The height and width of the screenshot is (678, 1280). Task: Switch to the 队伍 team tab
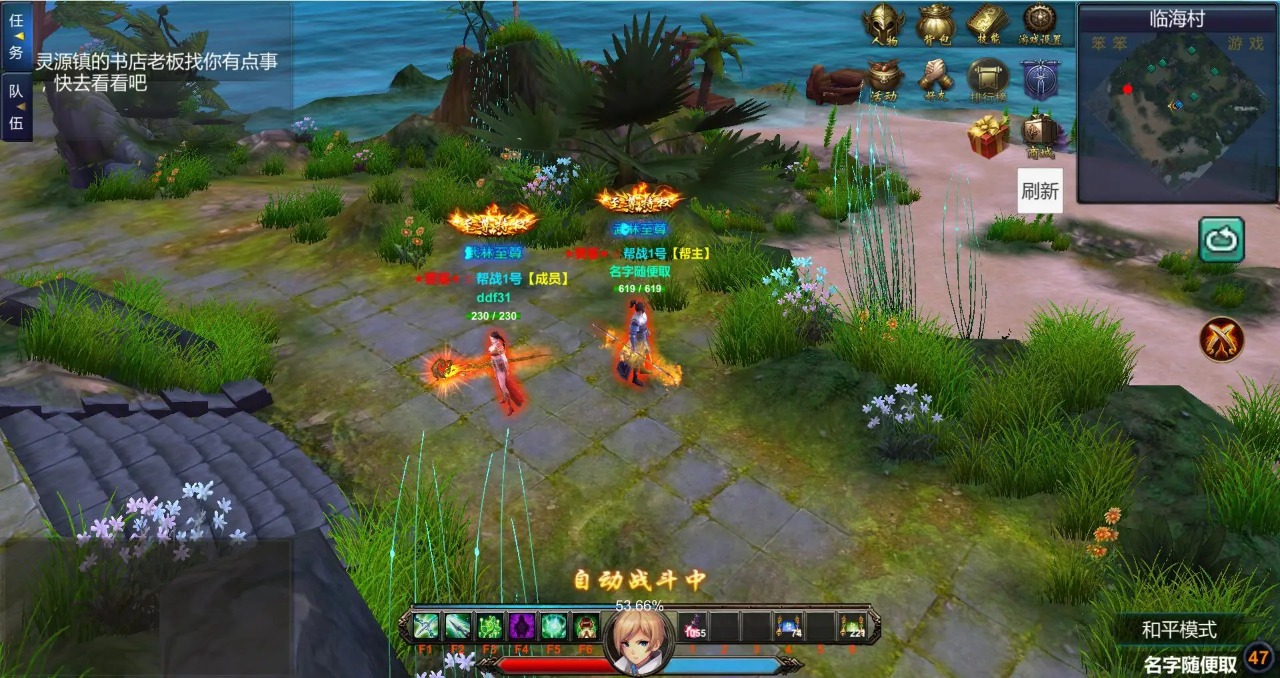[x=16, y=107]
